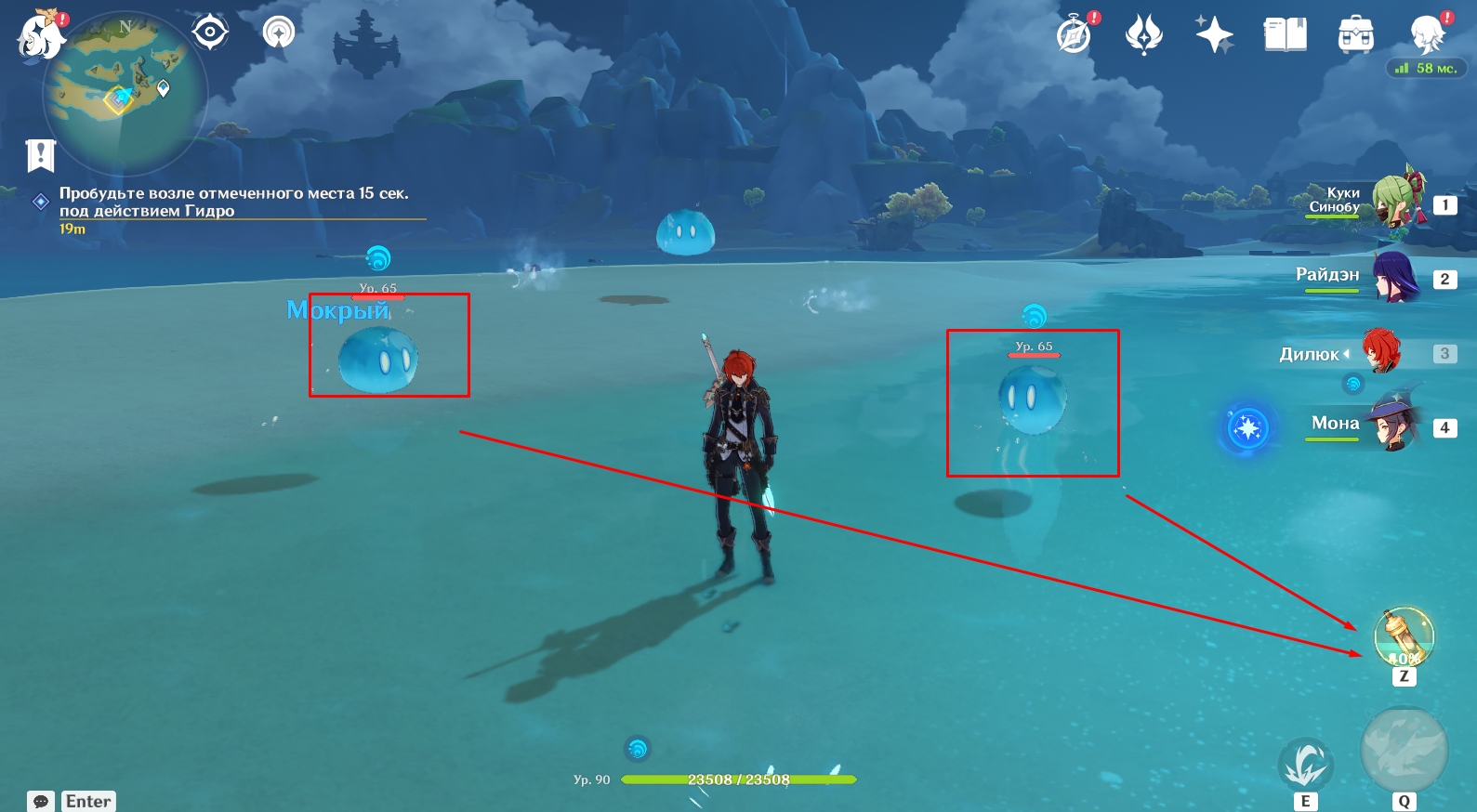Activate Diluc's elemental burst
Viewport: 1477px width, 812px height.
pyautogui.click(x=1404, y=751)
